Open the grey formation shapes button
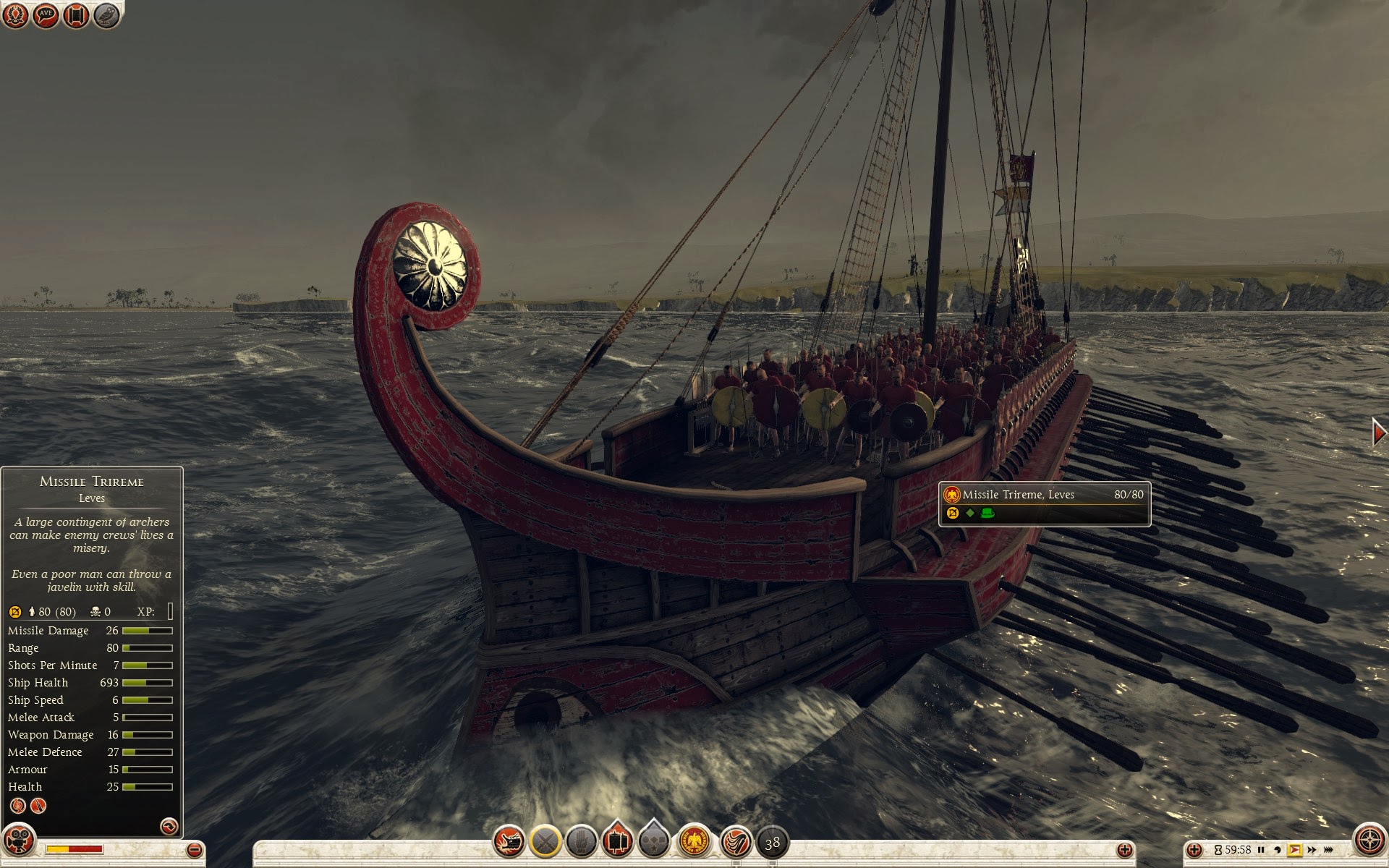The image size is (1389, 868). pyautogui.click(x=654, y=841)
